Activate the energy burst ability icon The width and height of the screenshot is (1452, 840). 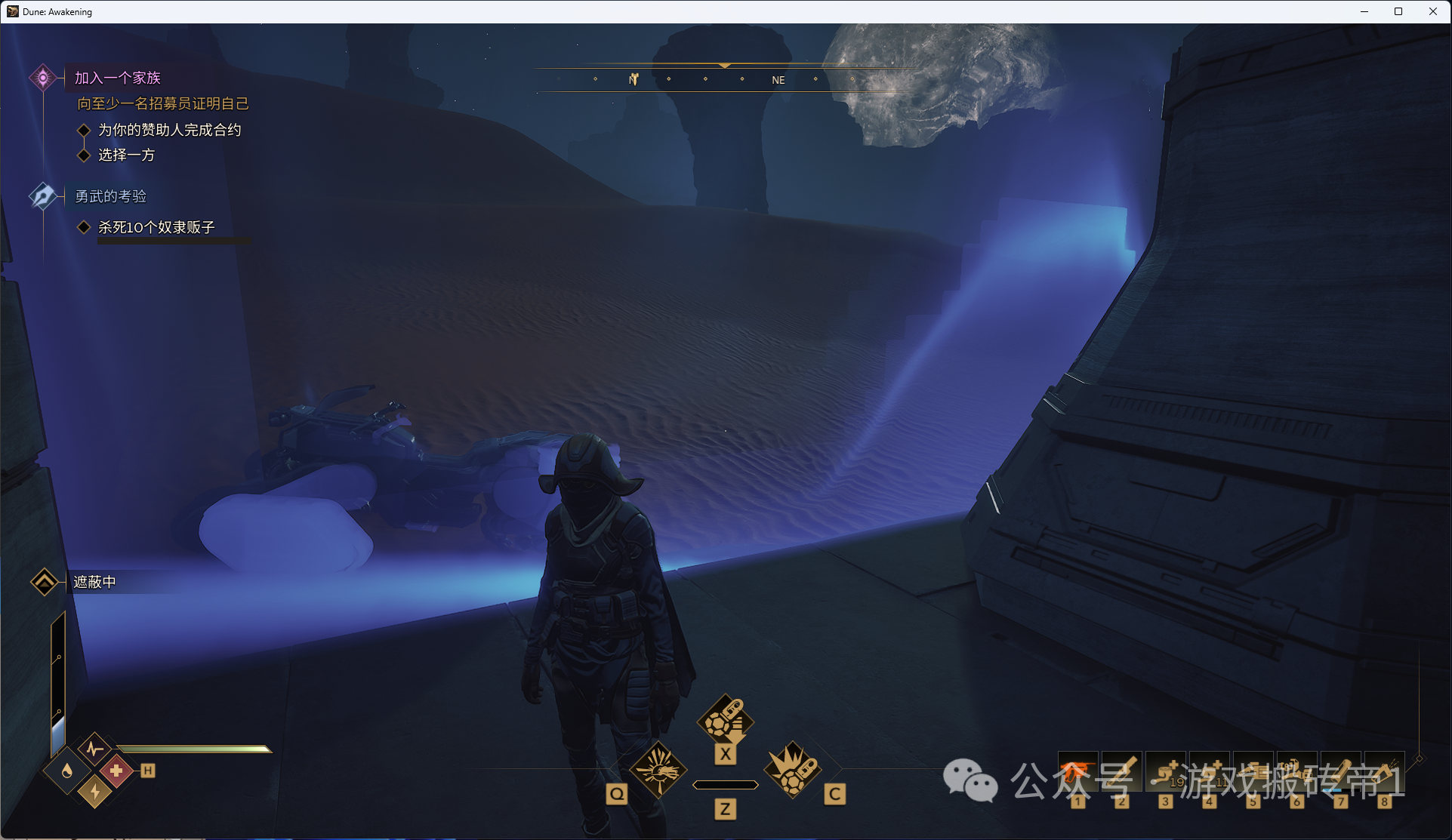click(658, 771)
